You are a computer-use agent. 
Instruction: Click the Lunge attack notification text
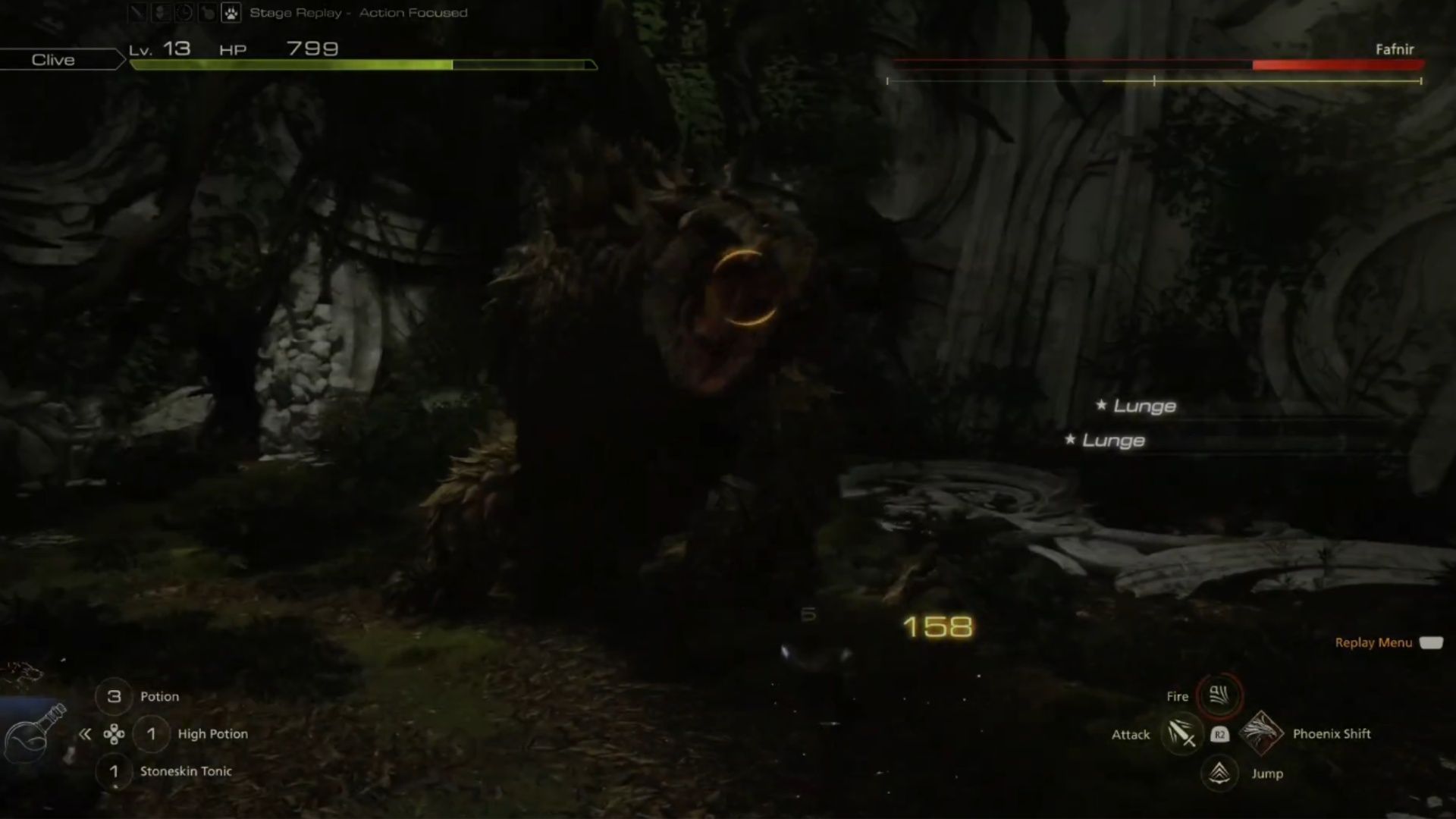1144,406
